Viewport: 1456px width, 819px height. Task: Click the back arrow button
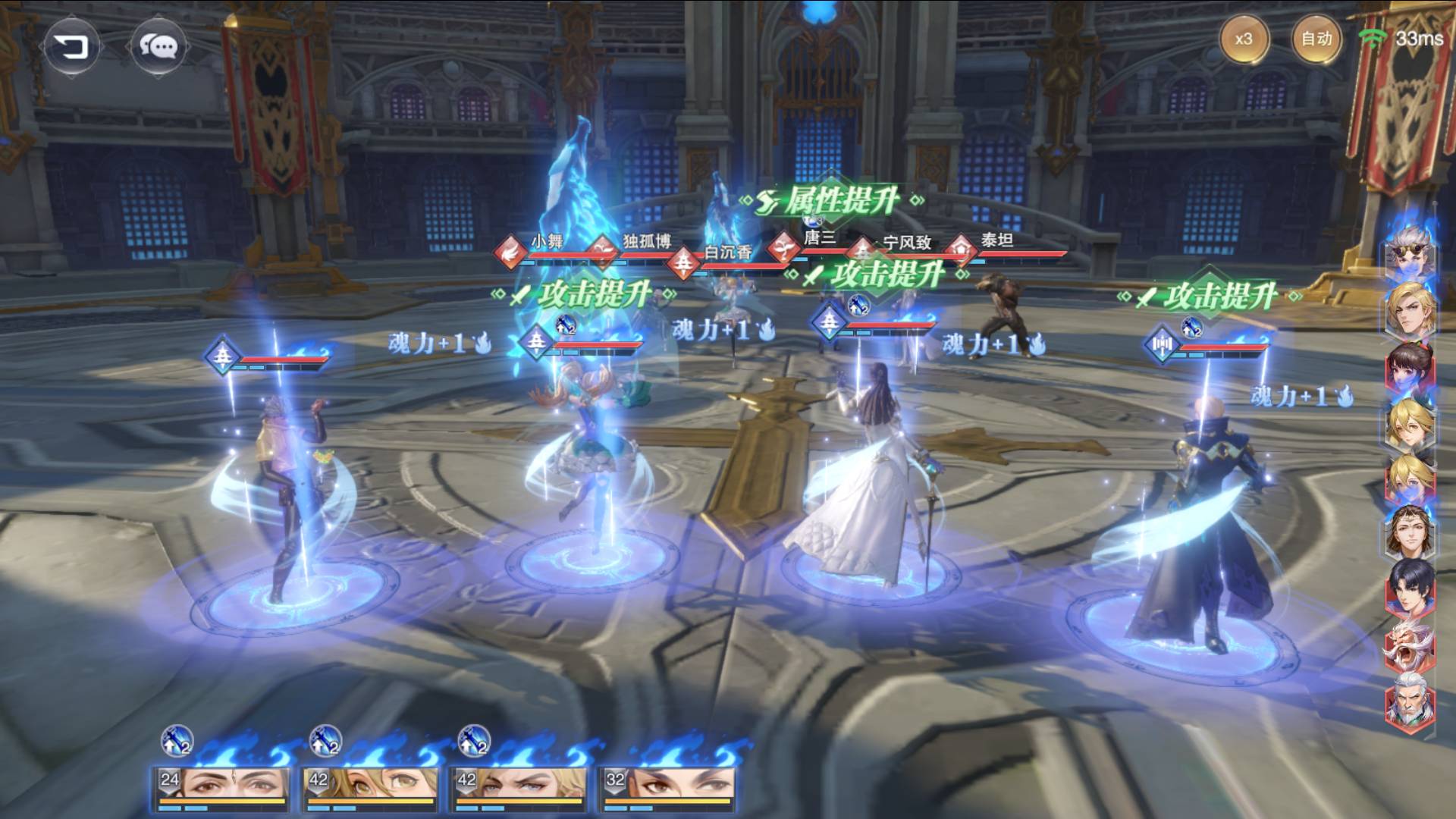[x=71, y=47]
